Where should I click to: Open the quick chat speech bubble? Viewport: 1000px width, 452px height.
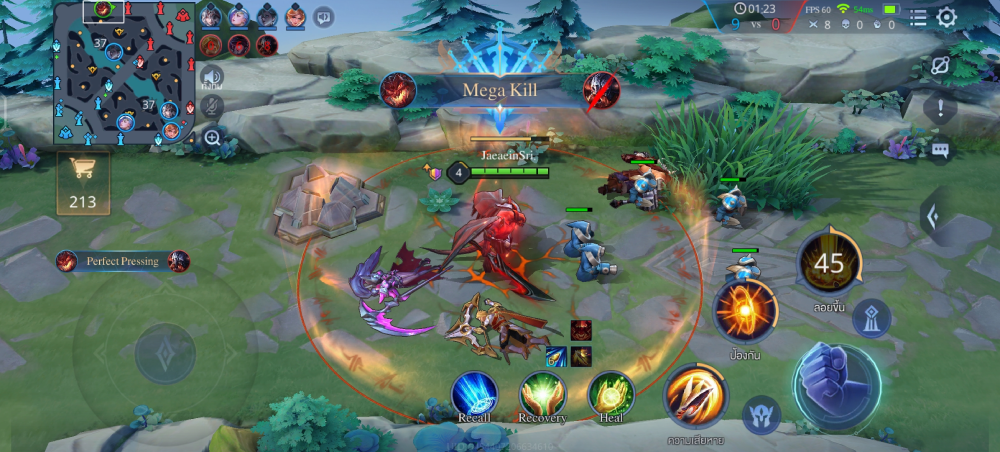point(940,150)
